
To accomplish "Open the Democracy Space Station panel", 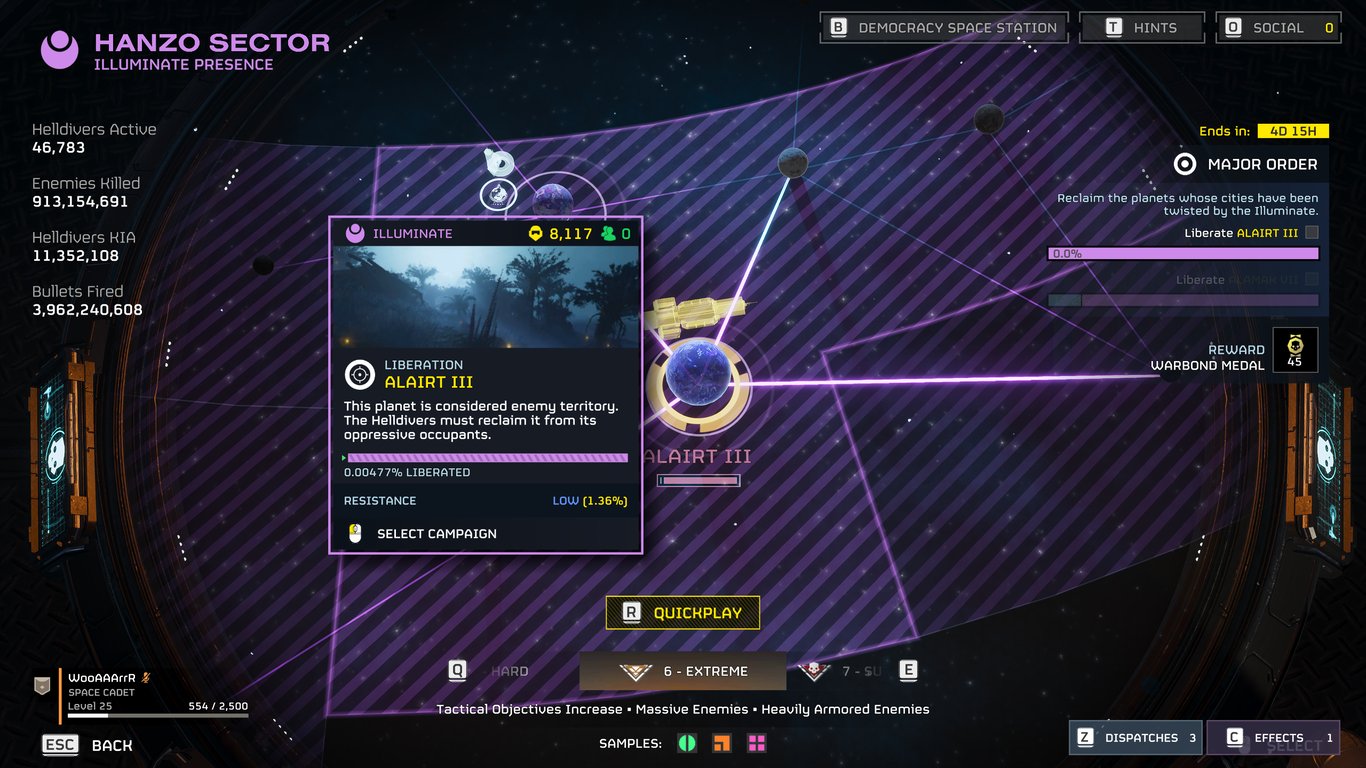I will [x=943, y=28].
